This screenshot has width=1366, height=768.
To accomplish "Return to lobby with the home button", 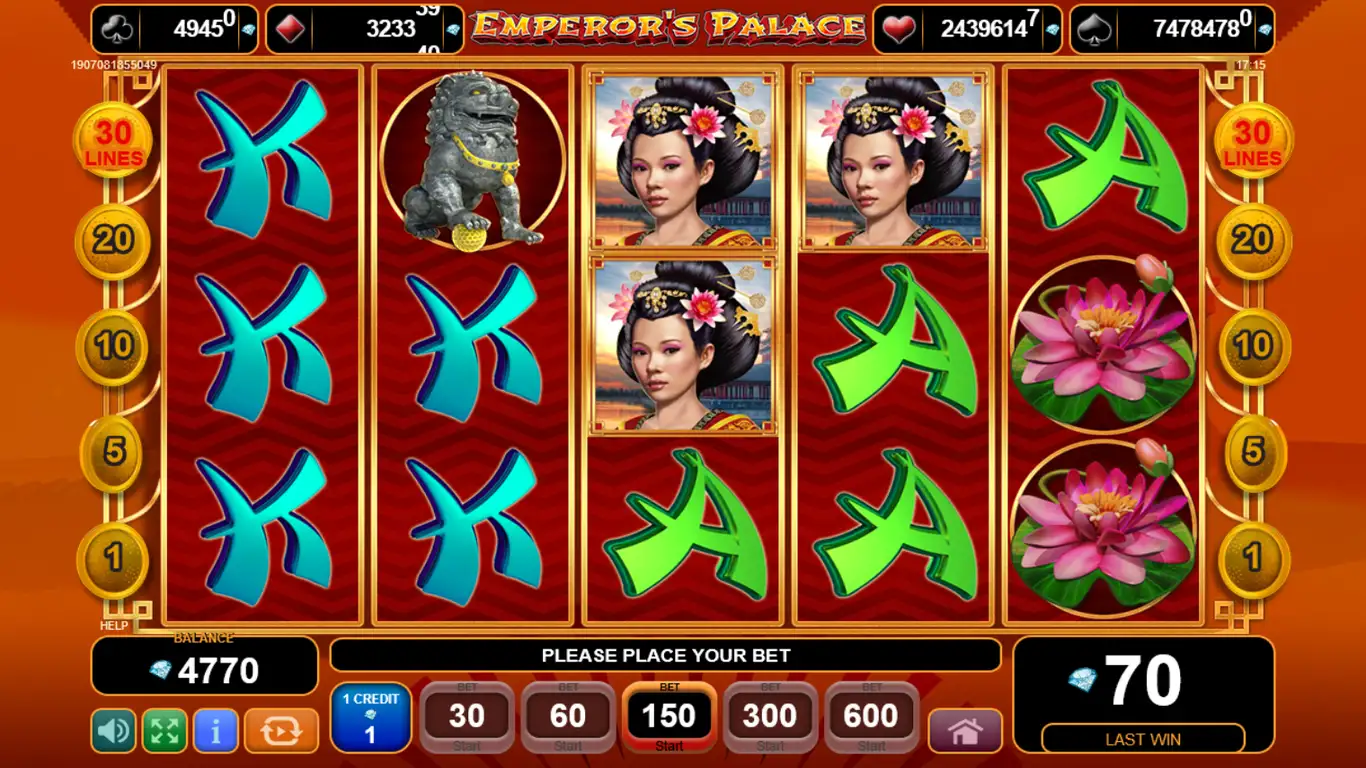I will tap(965, 731).
